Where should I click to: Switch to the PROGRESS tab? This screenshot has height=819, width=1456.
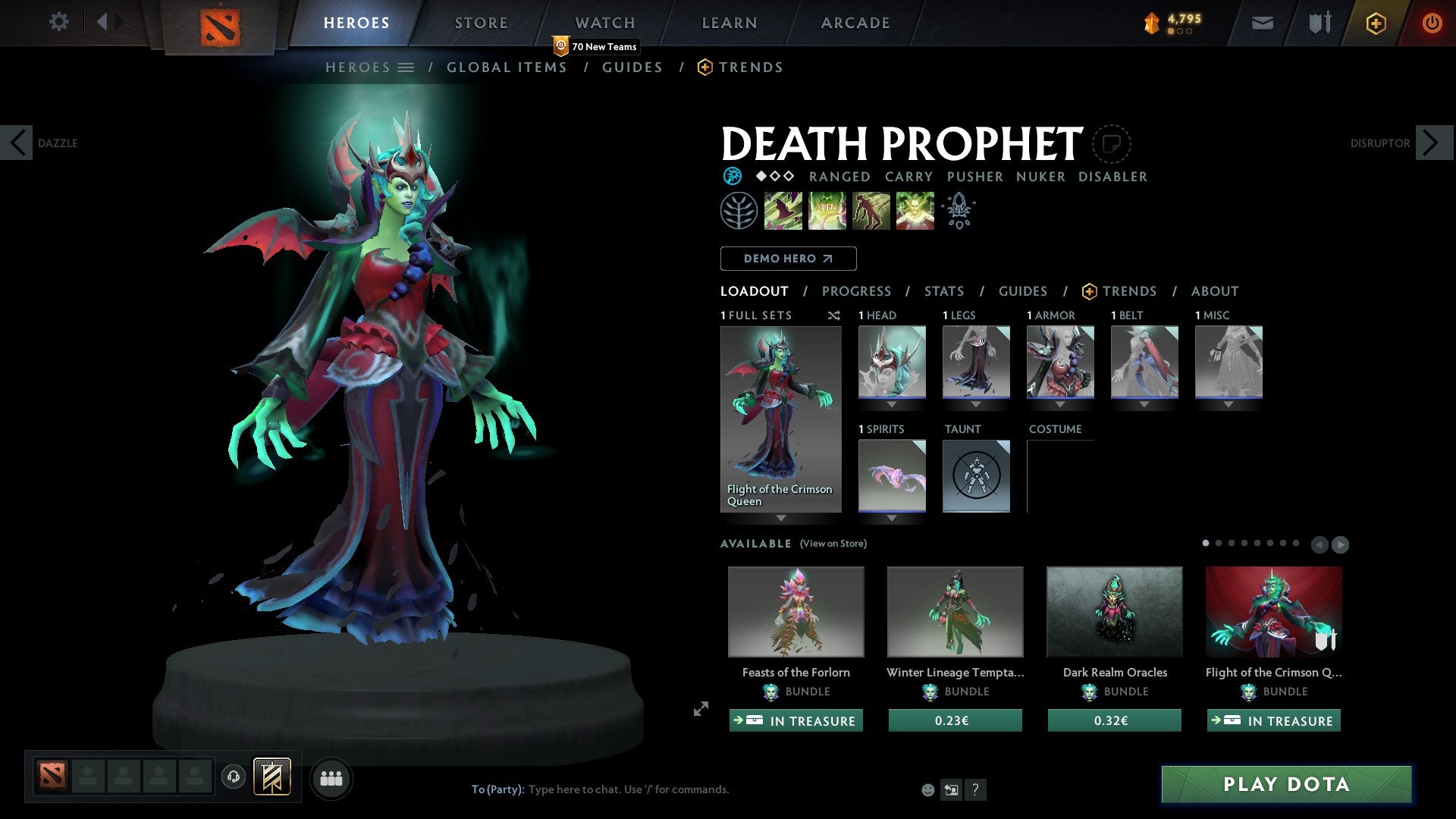(x=857, y=291)
